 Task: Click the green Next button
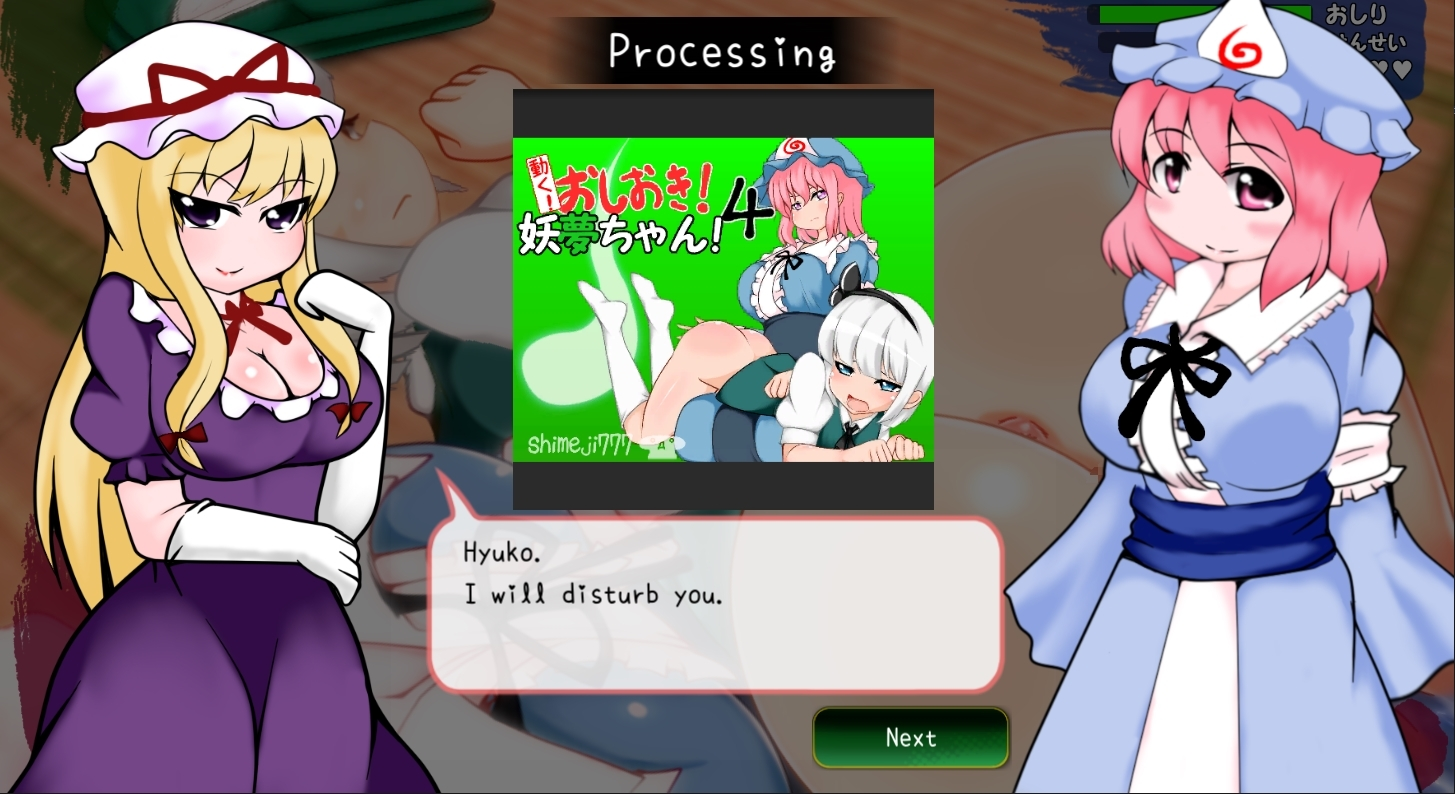[x=910, y=738]
